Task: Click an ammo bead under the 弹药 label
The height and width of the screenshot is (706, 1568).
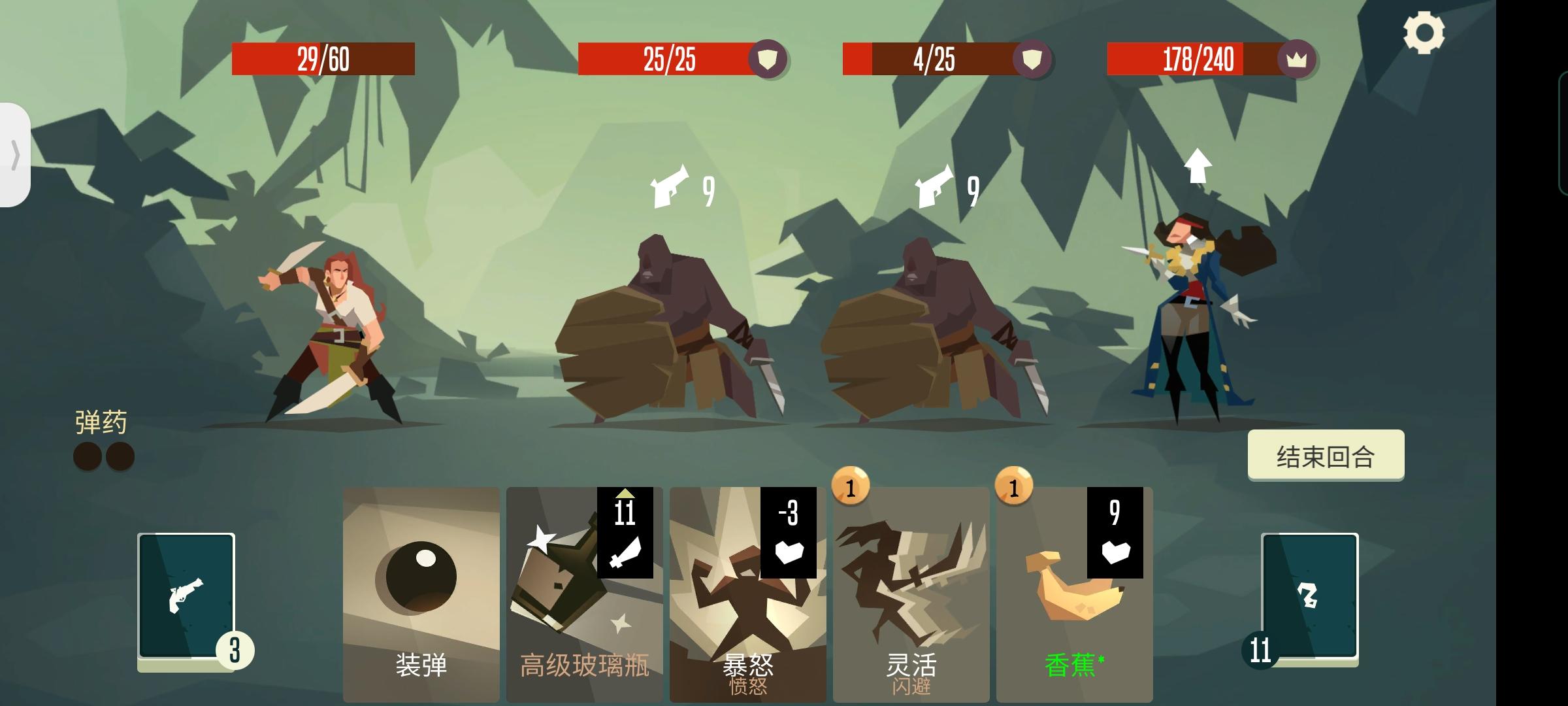Action: click(87, 454)
